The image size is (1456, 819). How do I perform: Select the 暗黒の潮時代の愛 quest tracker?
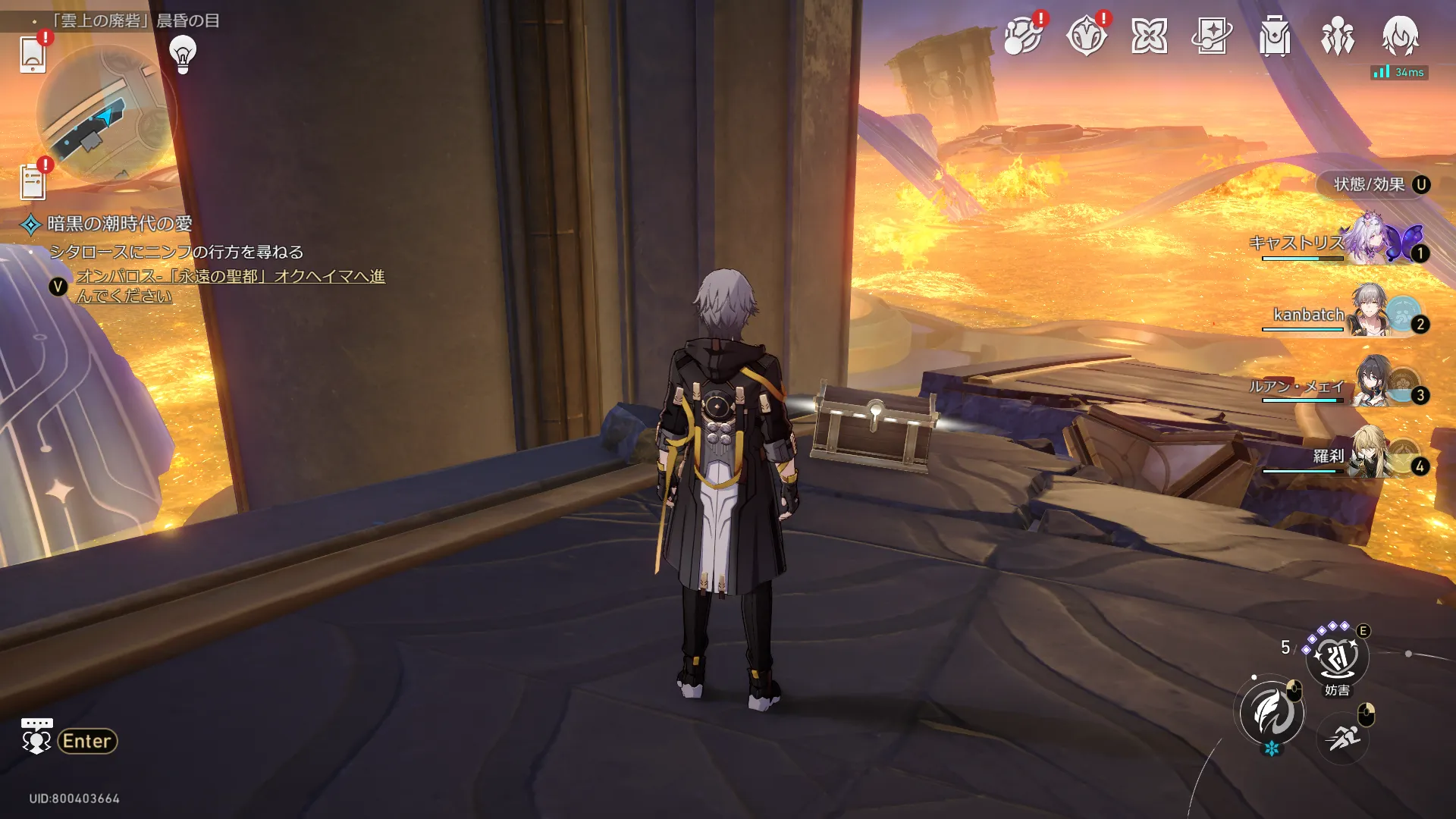[x=119, y=224]
